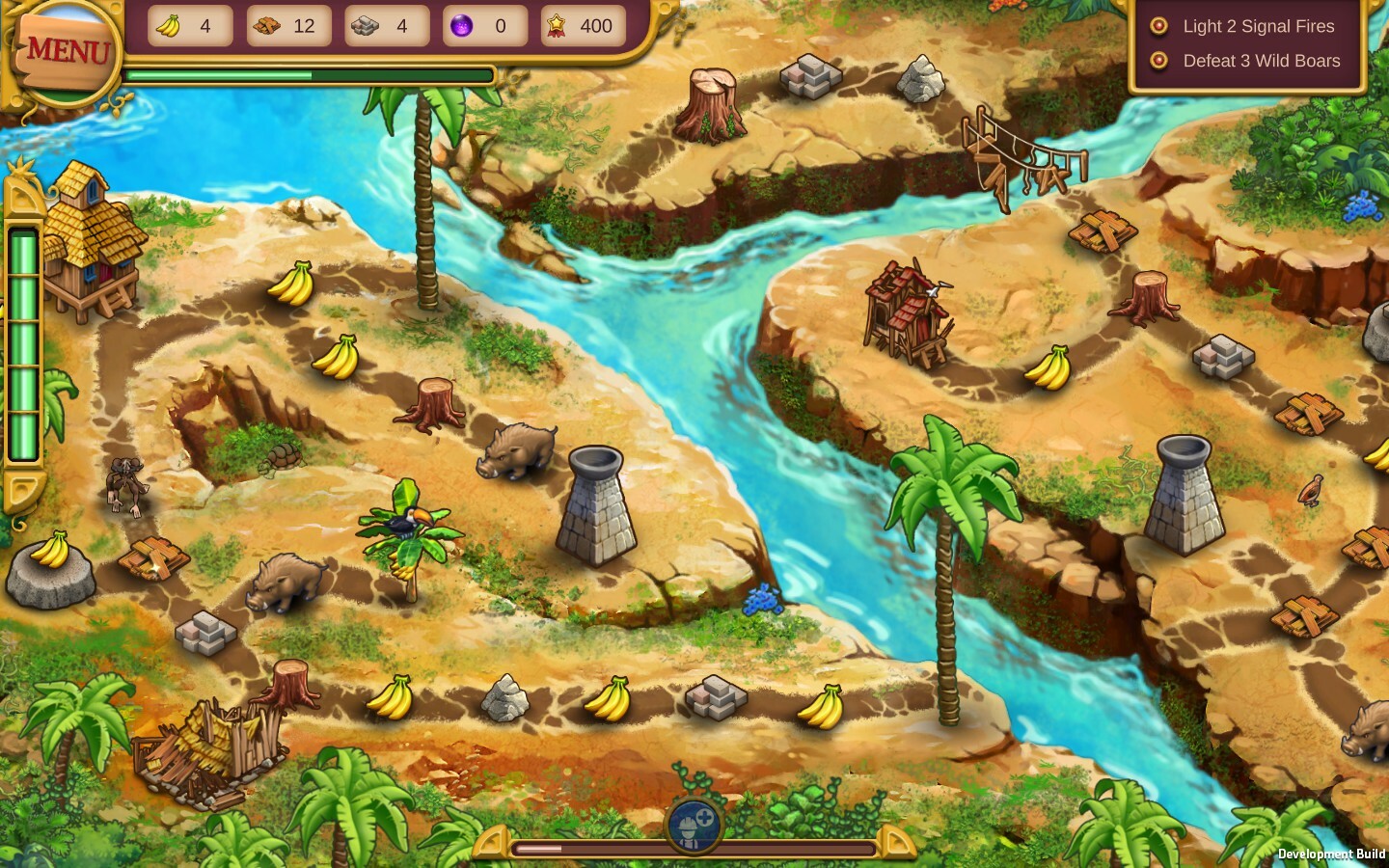Screen dimensions: 1389x868
Task: Click the stone bricks resource icon
Action: click(367, 26)
